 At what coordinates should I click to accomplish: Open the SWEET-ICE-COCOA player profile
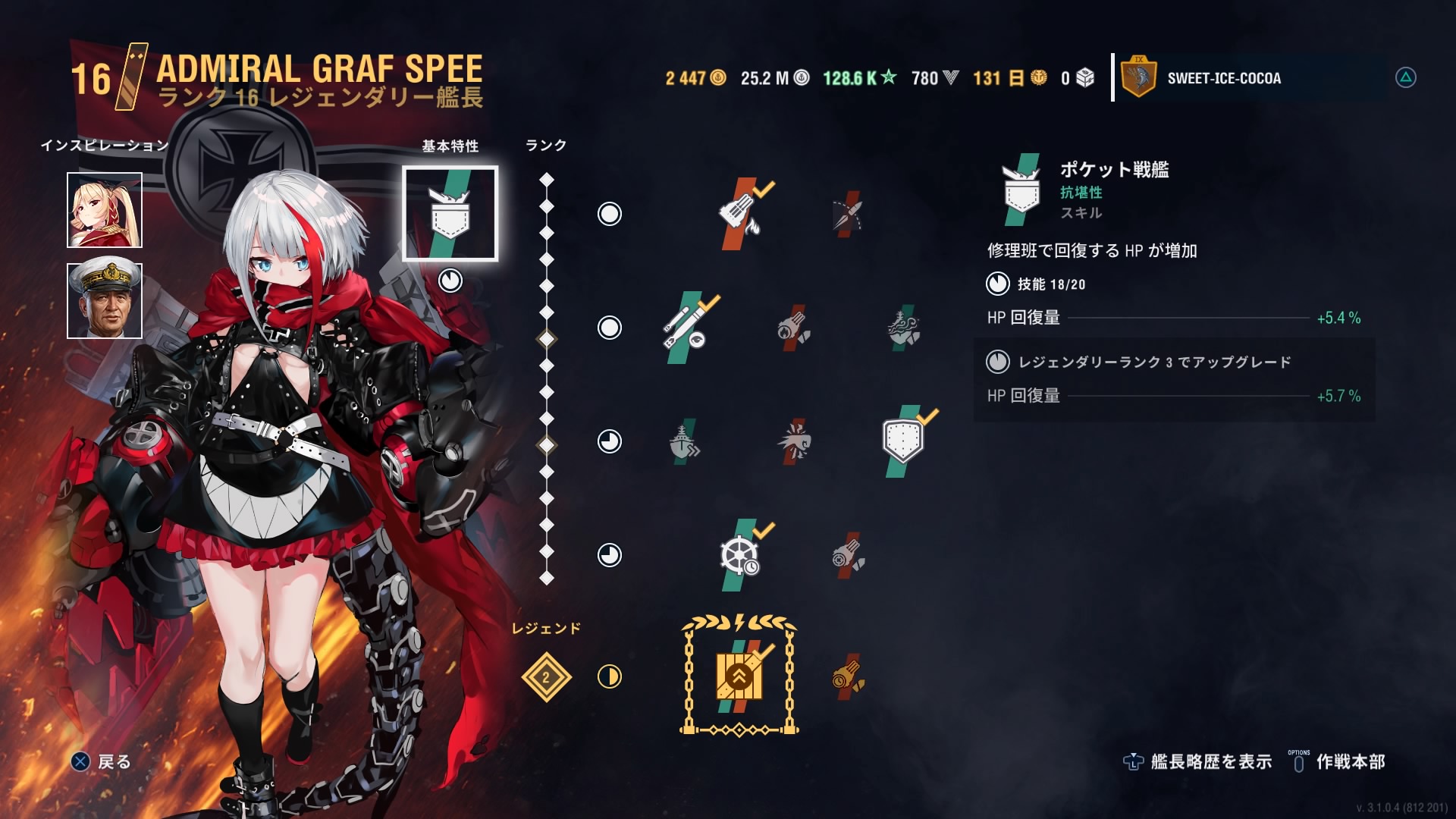click(x=1223, y=78)
